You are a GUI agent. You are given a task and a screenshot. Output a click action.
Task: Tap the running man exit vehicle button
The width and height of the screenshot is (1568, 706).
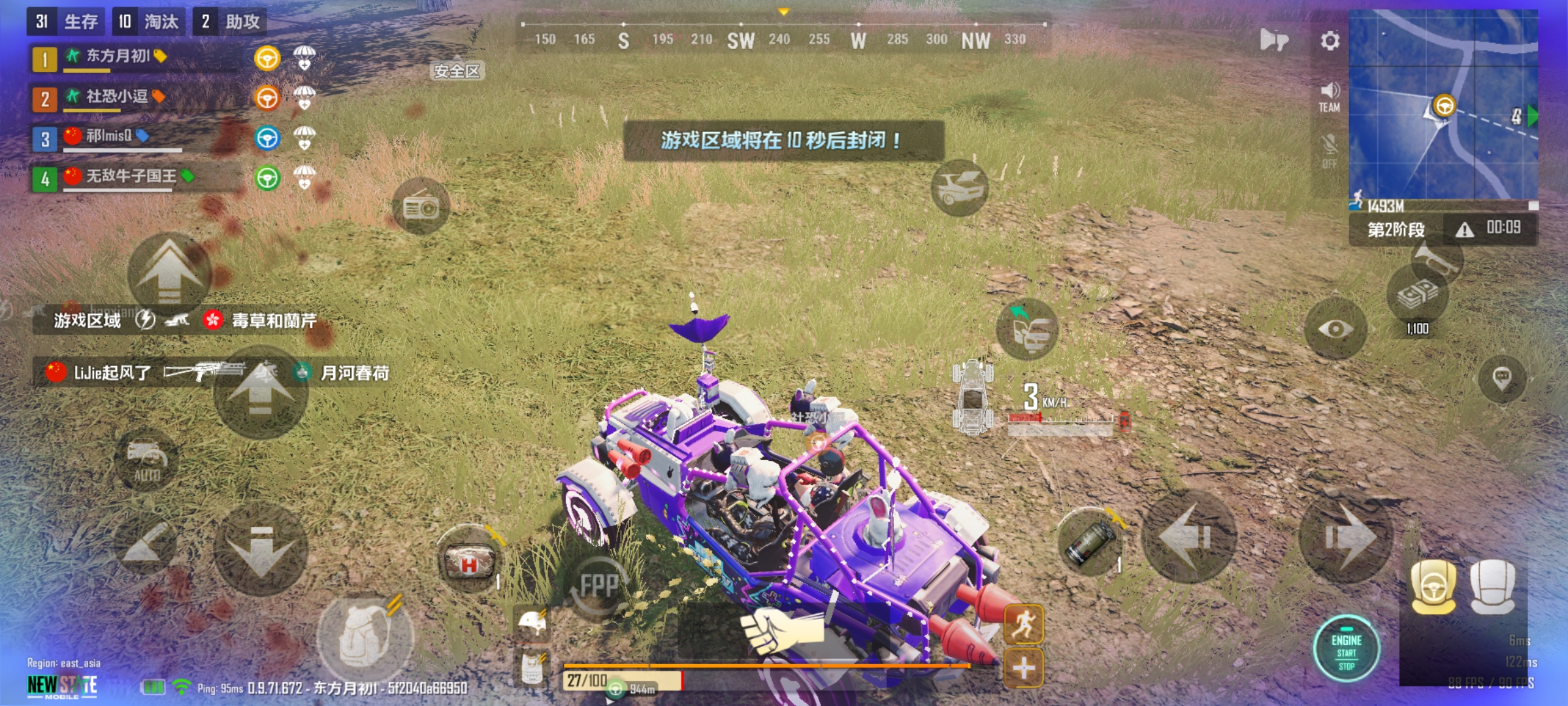pos(1023,624)
